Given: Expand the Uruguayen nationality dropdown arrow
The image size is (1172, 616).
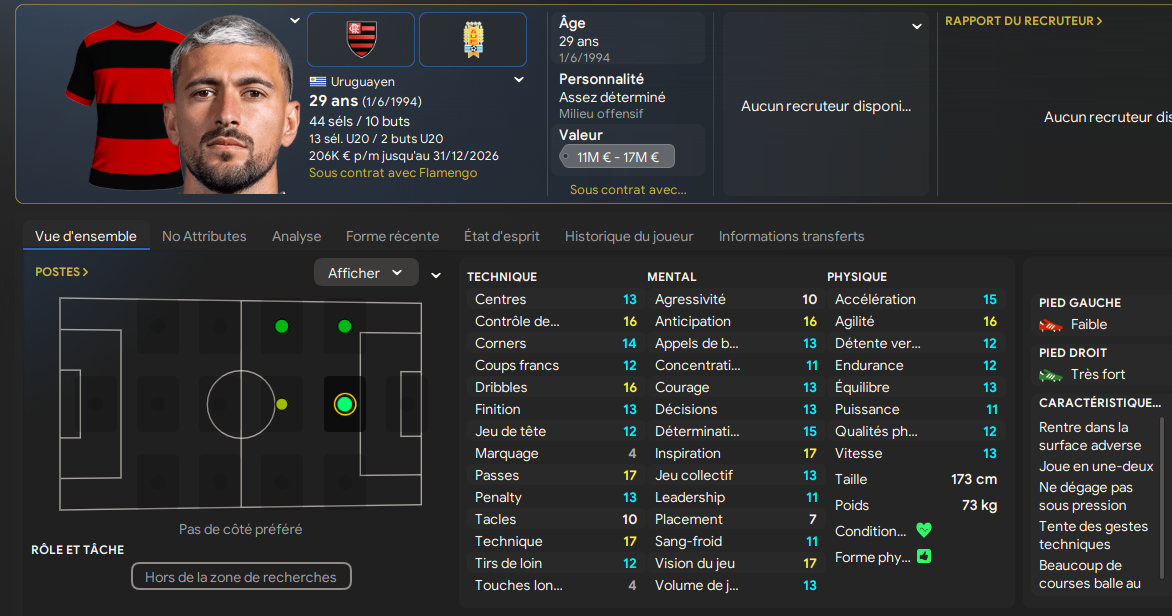Looking at the screenshot, I should pos(519,81).
